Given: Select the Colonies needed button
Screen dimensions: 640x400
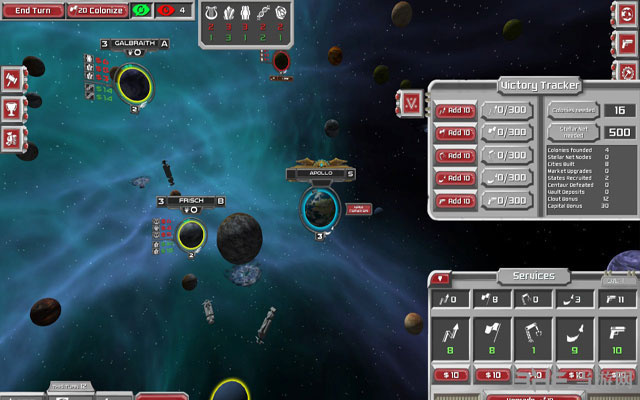Looking at the screenshot, I should tap(572, 110).
